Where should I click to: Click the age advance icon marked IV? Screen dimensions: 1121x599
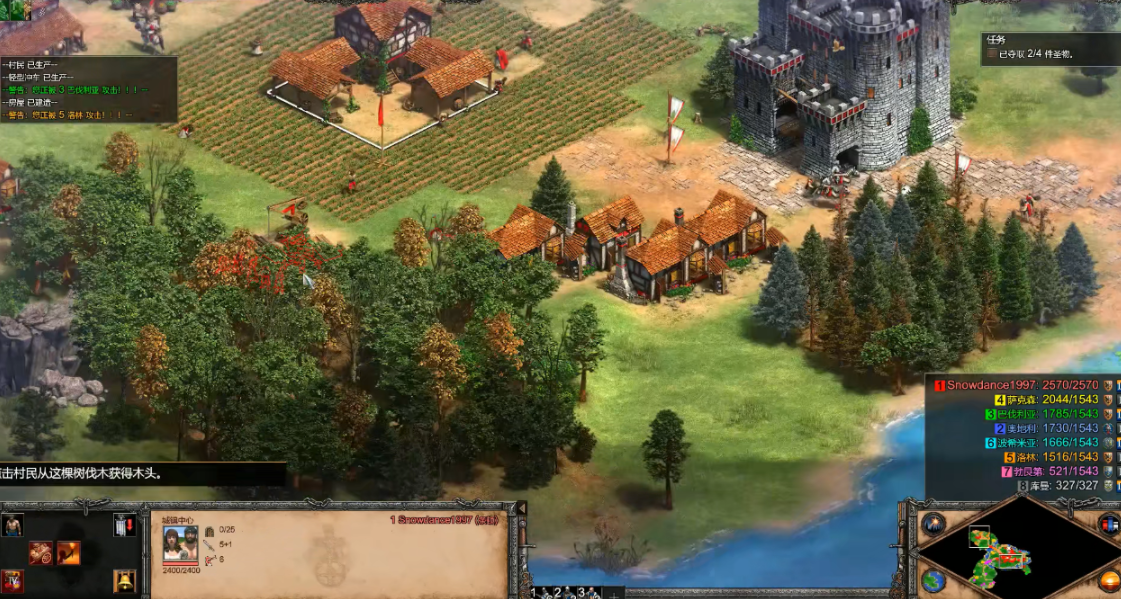(12, 579)
